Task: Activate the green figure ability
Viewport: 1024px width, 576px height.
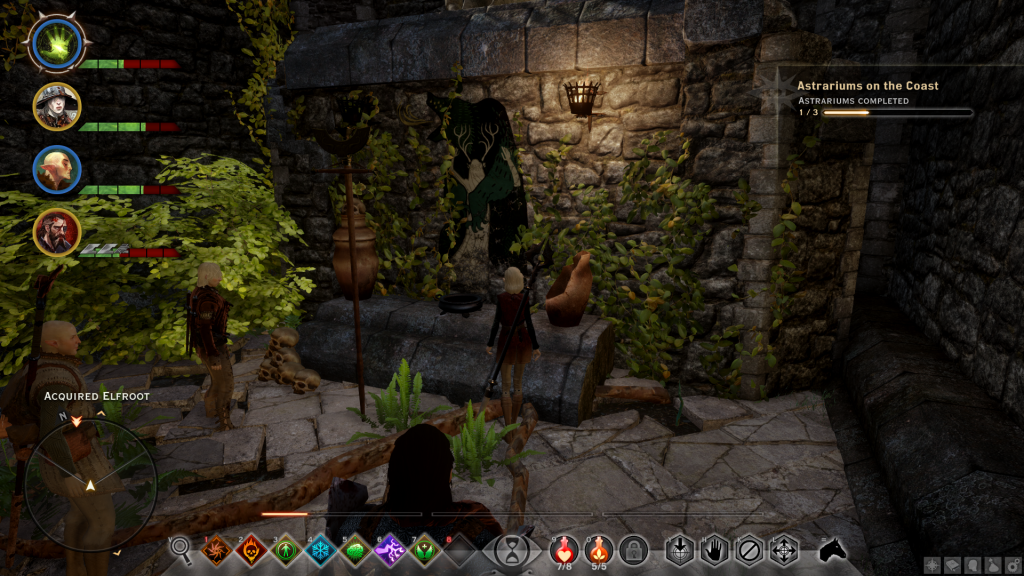Action: 286,550
